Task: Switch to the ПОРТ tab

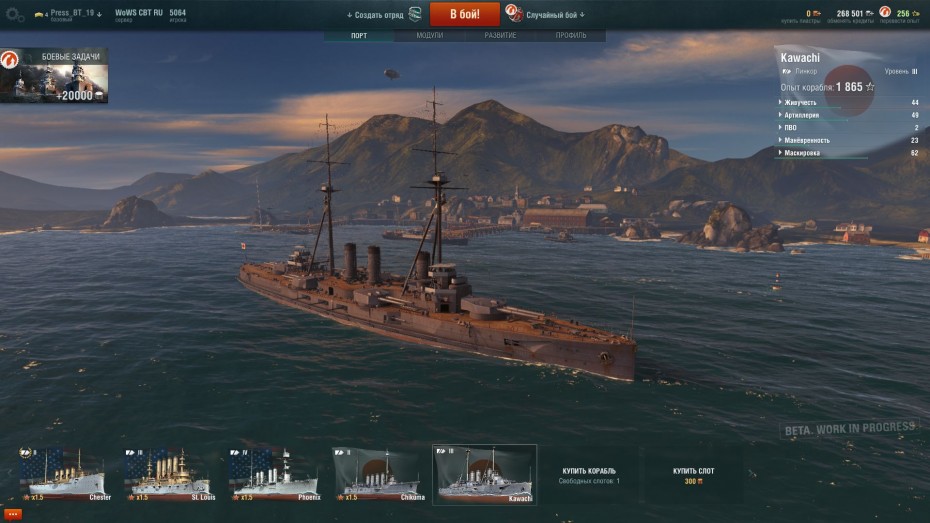Action: pos(359,36)
